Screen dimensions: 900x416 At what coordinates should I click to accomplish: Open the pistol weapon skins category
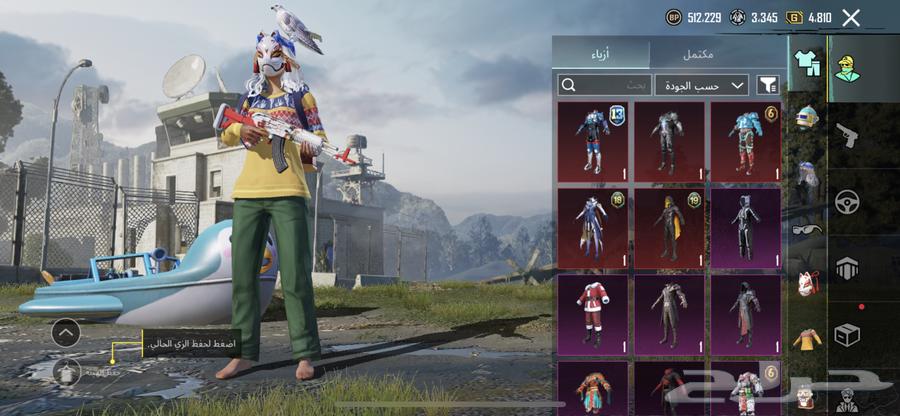847,135
